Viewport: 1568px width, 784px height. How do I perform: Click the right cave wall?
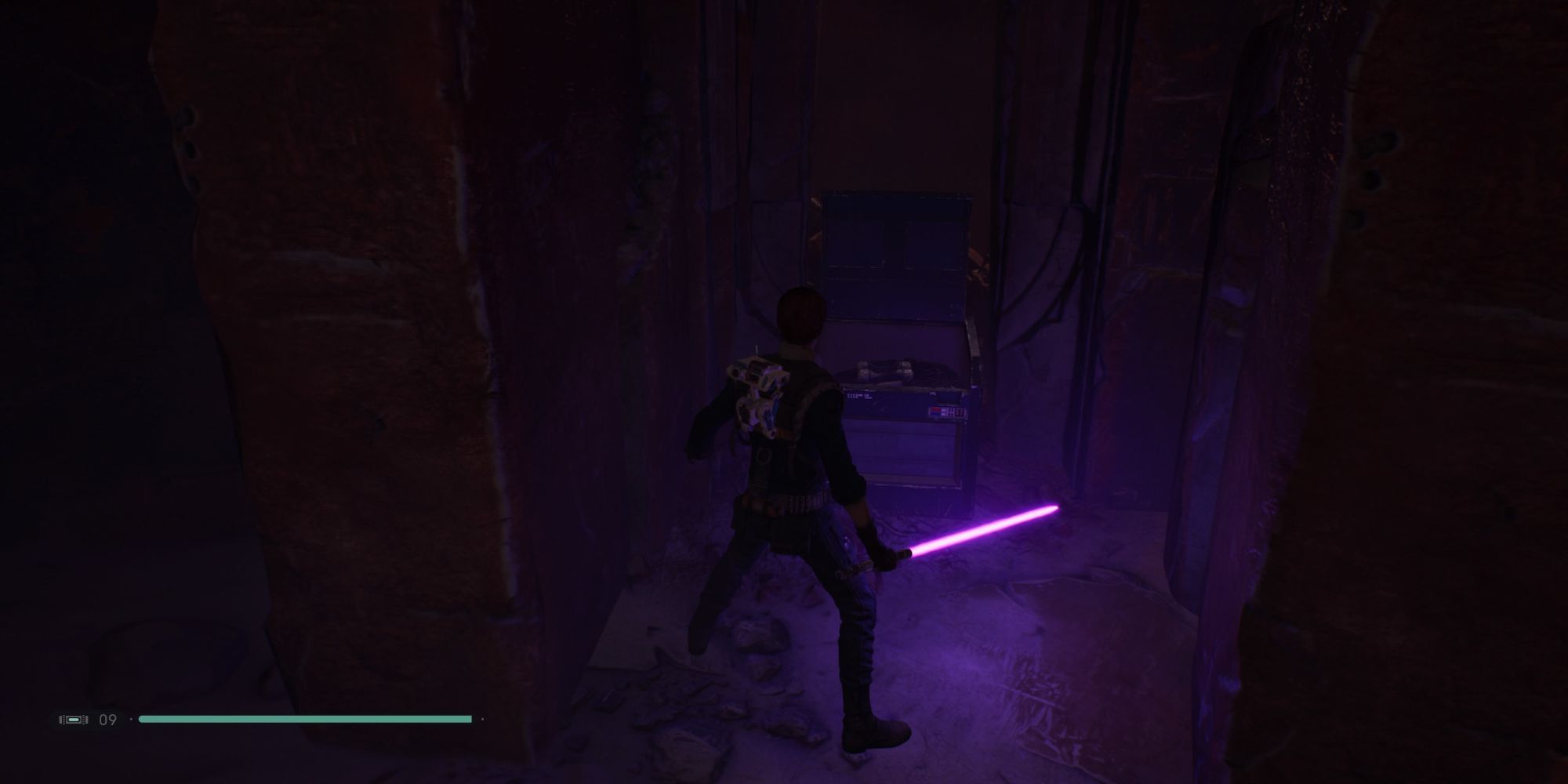click(x=1411, y=392)
